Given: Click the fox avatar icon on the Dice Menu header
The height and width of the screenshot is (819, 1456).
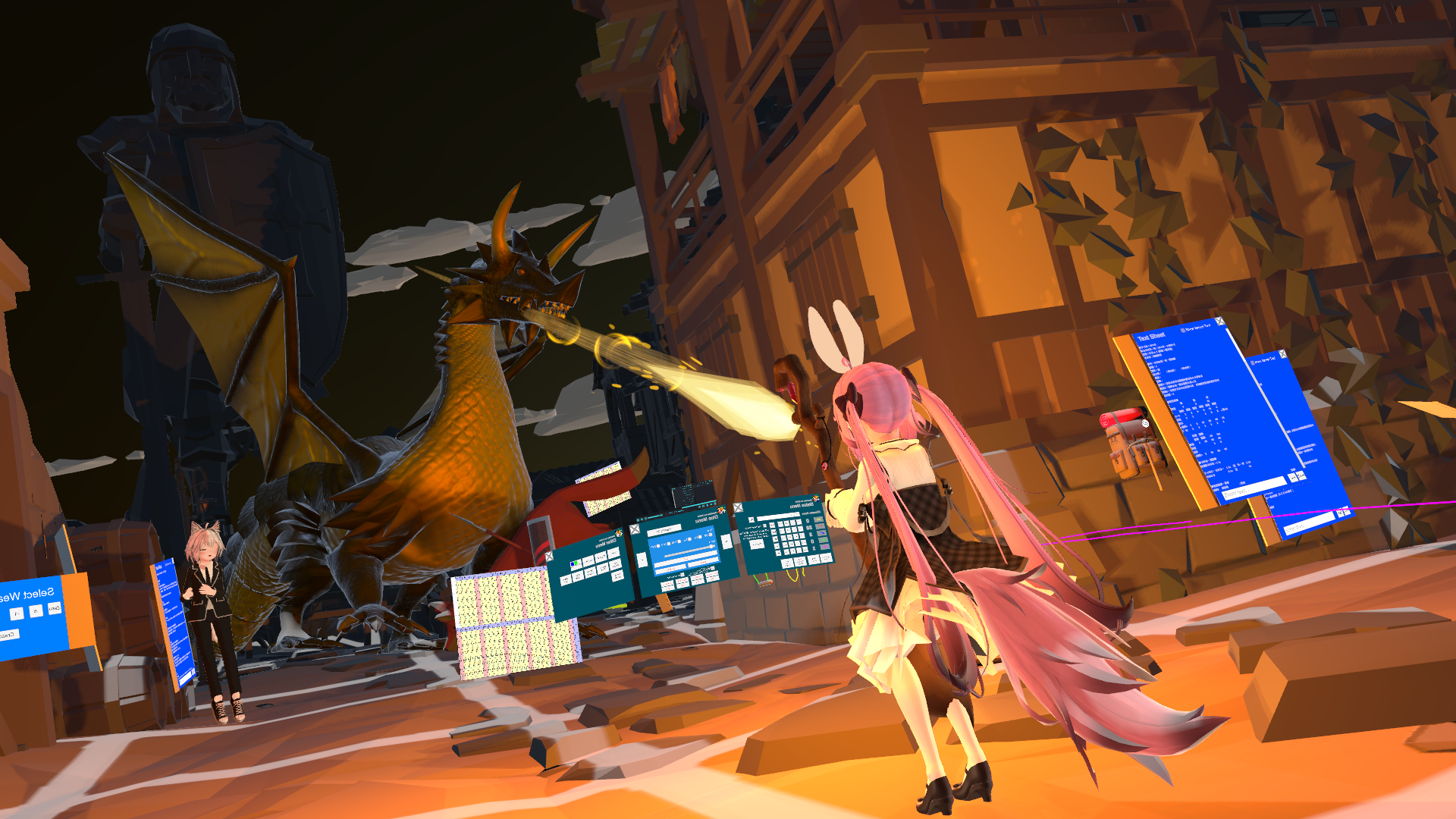Looking at the screenshot, I should pos(721,510).
